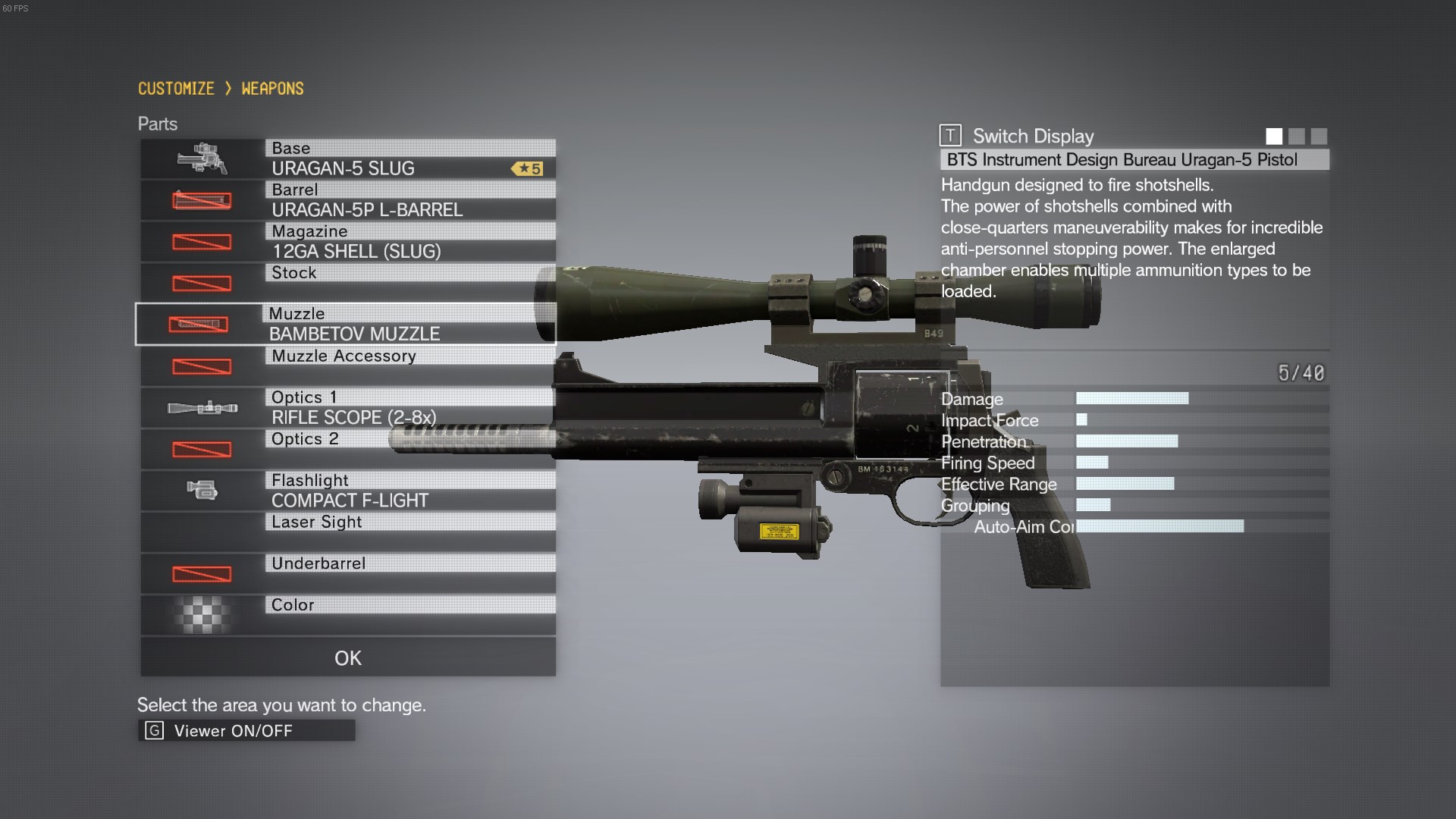Edit the Flashlight COMPACT F-LIGHT part
This screenshot has width=1456, height=819.
click(x=347, y=491)
